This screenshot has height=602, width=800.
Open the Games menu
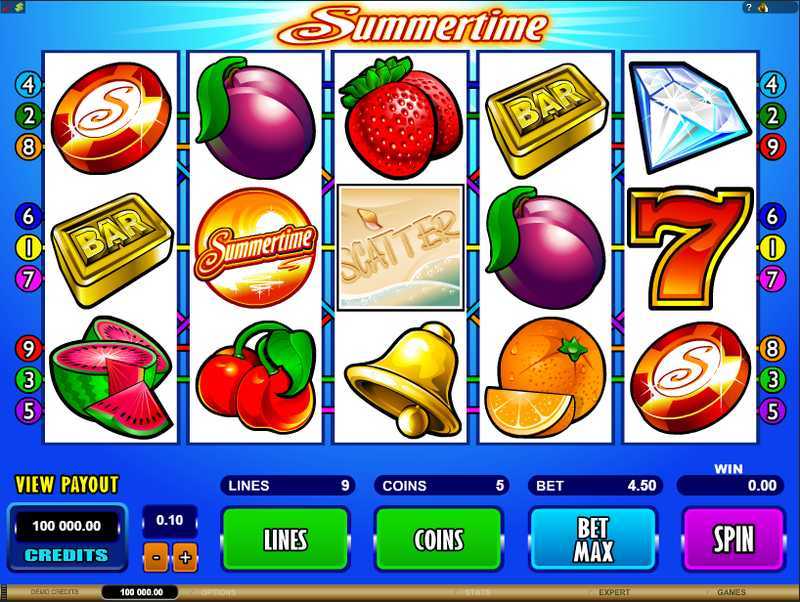(x=731, y=593)
